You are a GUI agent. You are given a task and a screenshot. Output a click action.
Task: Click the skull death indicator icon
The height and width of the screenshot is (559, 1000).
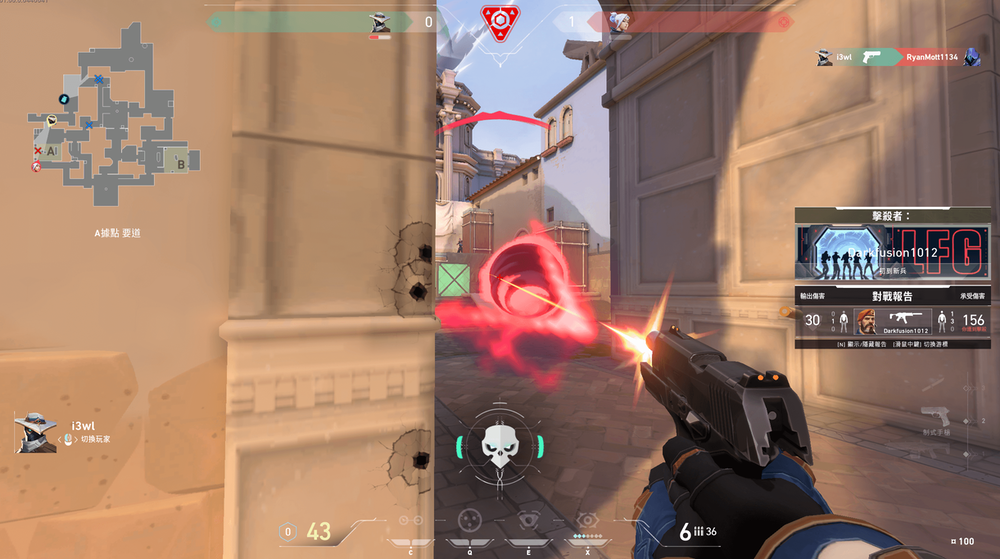[497, 445]
